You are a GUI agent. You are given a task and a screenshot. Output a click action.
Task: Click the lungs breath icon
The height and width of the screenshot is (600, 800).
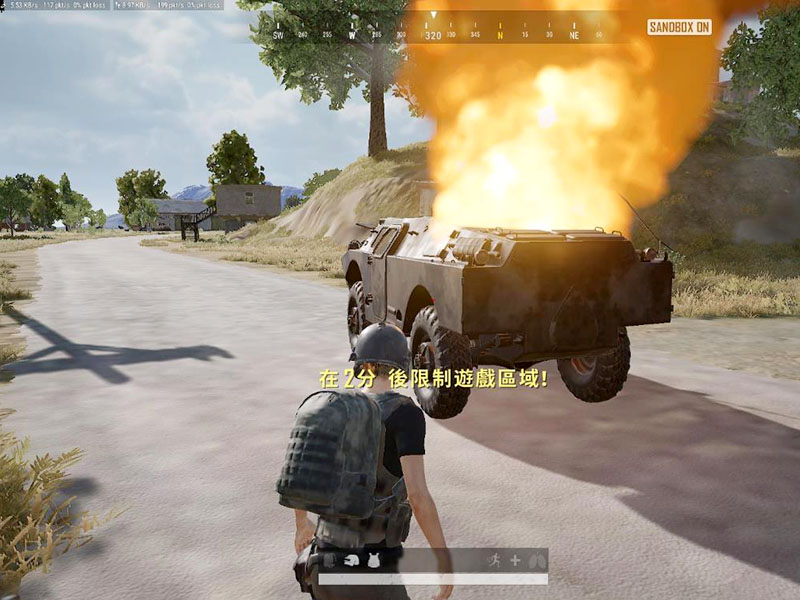click(537, 561)
